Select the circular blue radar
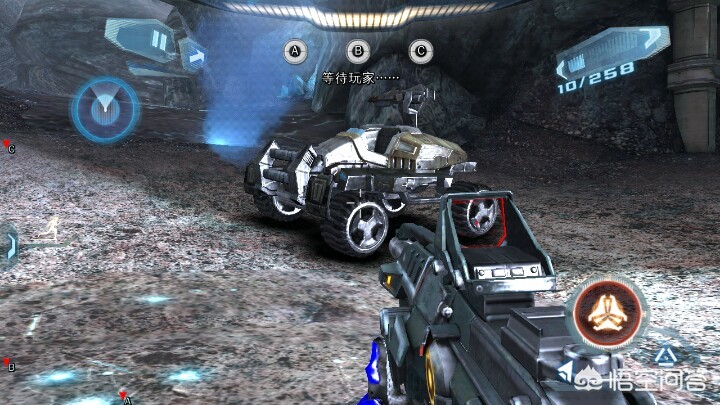Image resolution: width=720 pixels, height=405 pixels. tap(103, 108)
